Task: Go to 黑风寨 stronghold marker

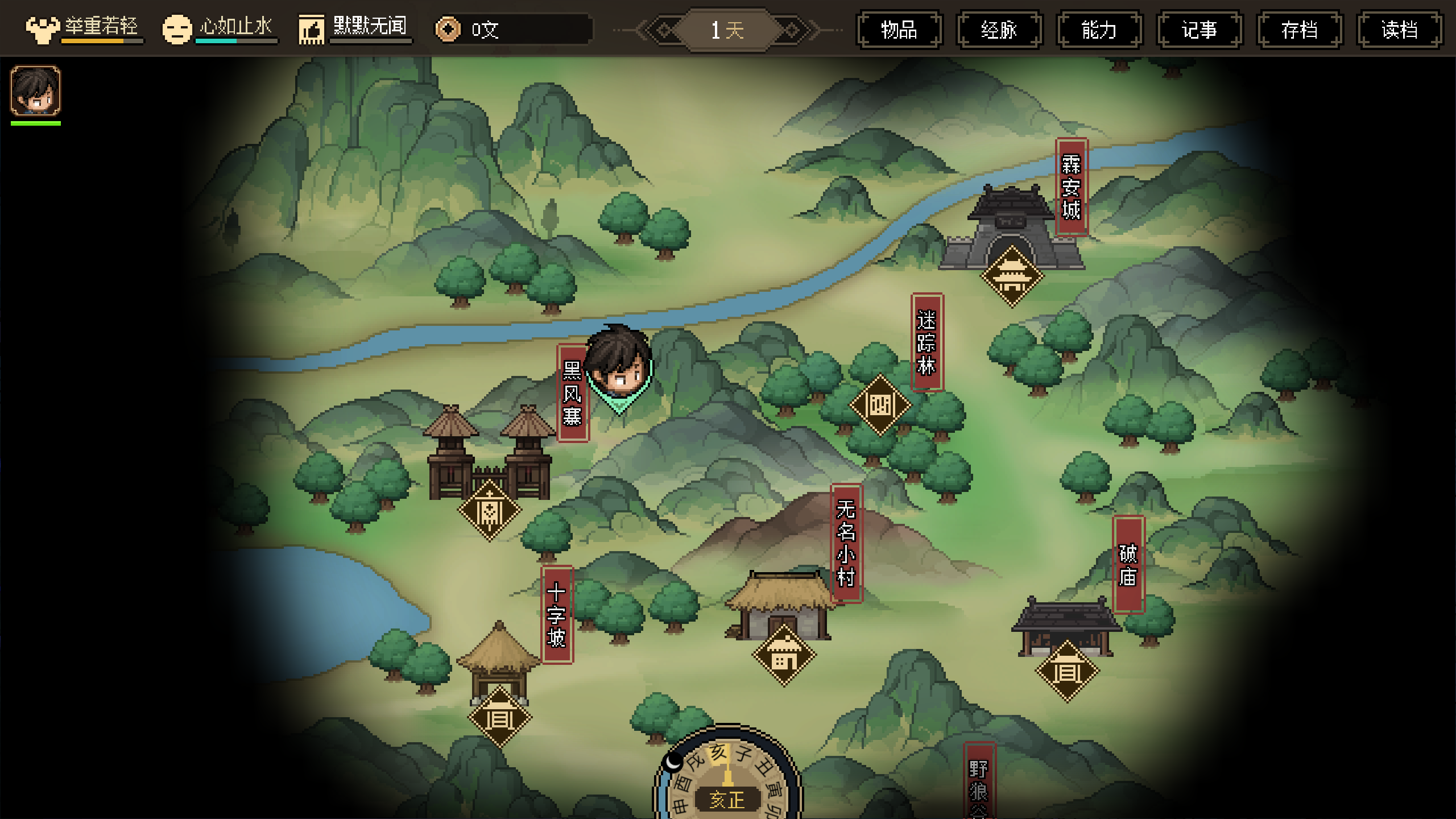Action: point(489,510)
